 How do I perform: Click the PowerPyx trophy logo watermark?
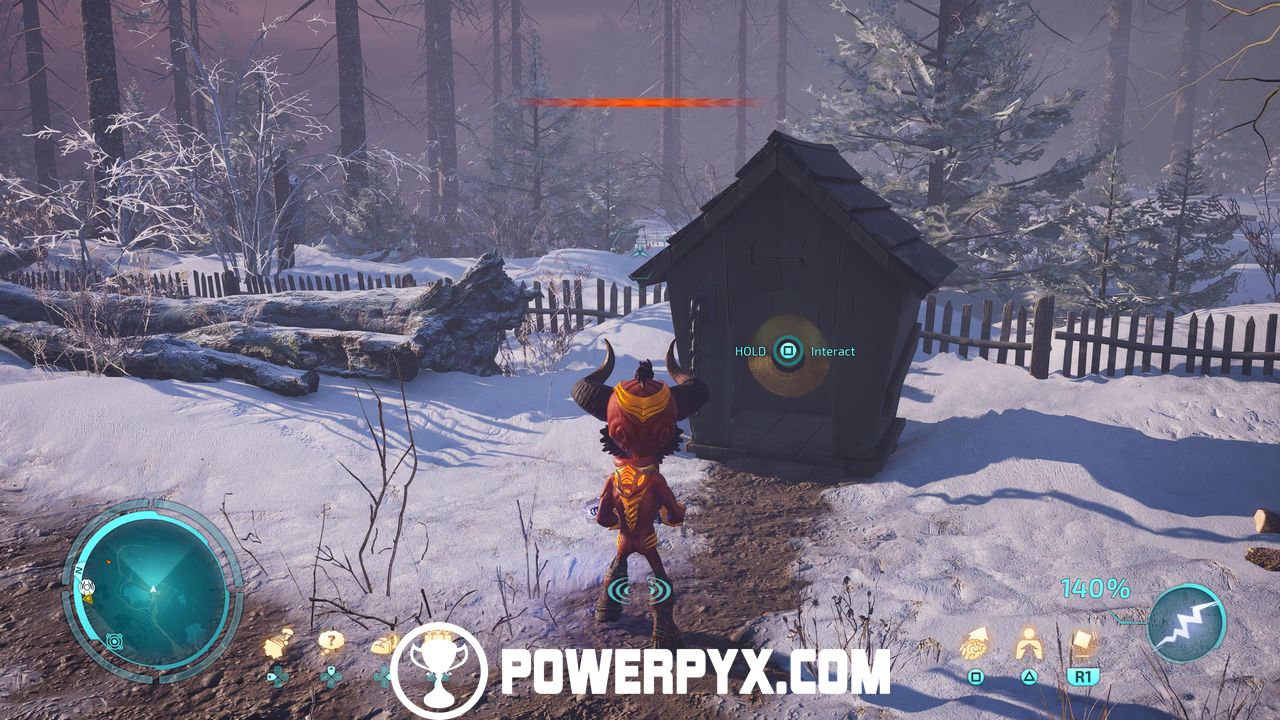438,670
